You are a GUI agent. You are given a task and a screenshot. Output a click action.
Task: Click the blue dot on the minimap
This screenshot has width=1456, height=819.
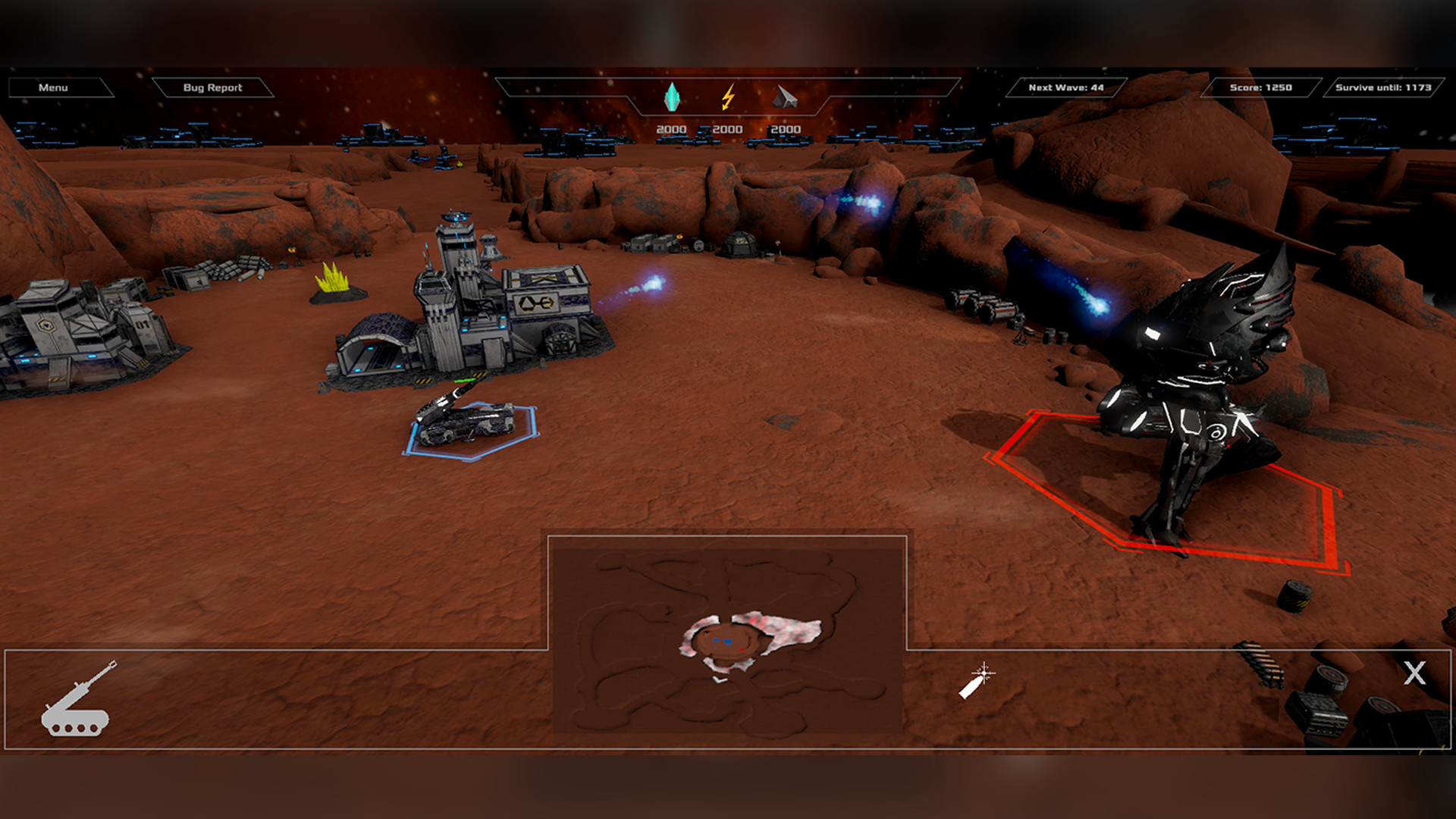tap(716, 648)
